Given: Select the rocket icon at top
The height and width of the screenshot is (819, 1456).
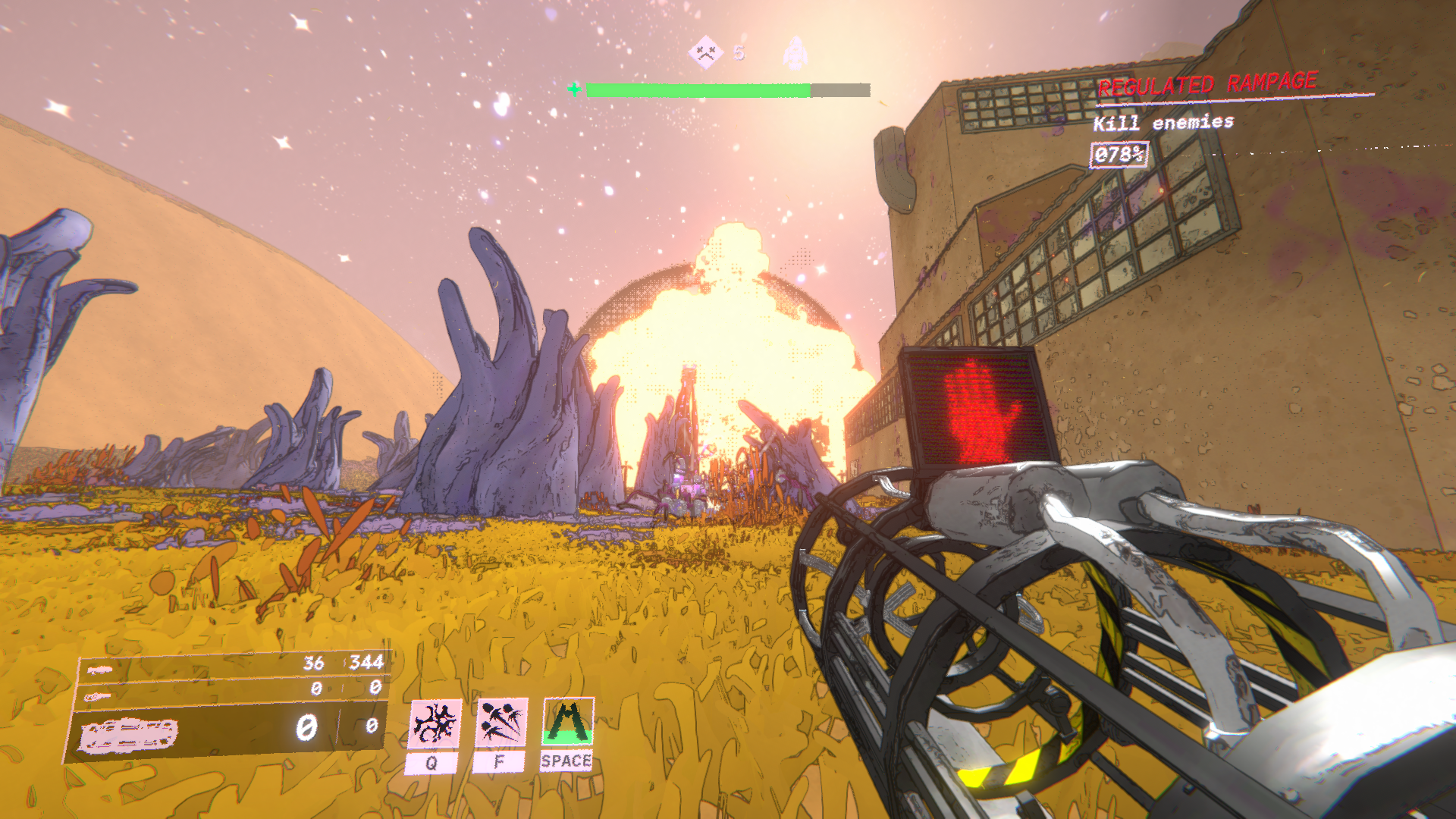Looking at the screenshot, I should pos(795,53).
